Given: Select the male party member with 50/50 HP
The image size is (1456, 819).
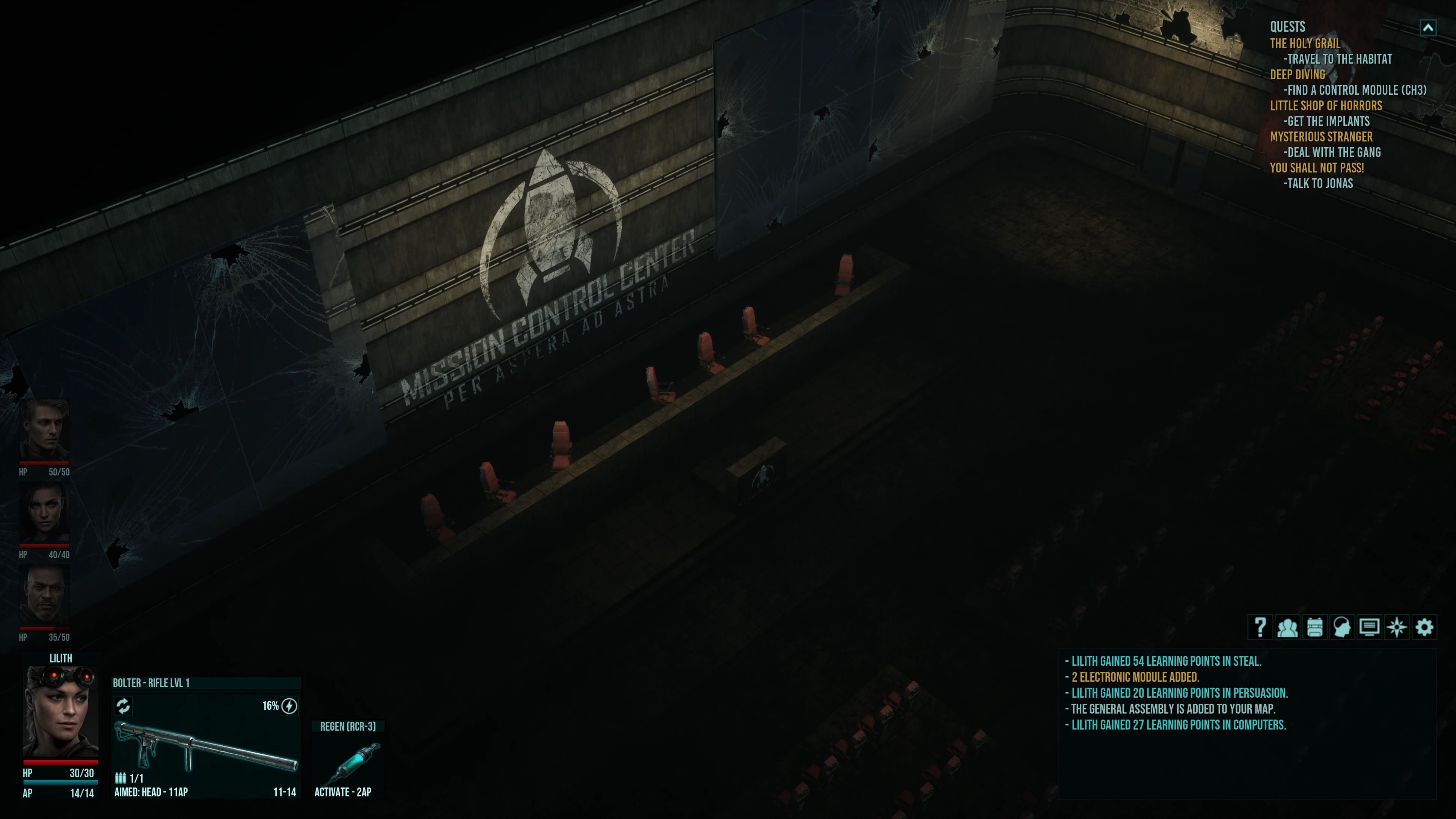Looking at the screenshot, I should point(44,430).
